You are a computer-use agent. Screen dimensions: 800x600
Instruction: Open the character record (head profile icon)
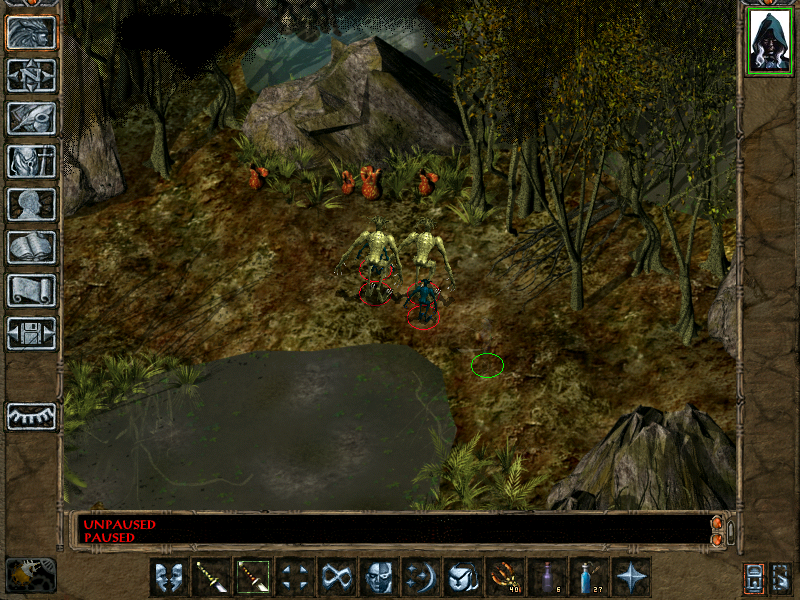click(x=31, y=204)
